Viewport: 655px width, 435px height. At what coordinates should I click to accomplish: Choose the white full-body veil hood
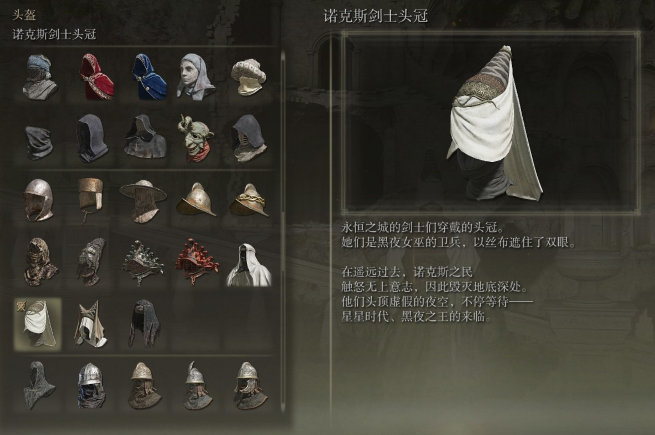[x=247, y=261]
